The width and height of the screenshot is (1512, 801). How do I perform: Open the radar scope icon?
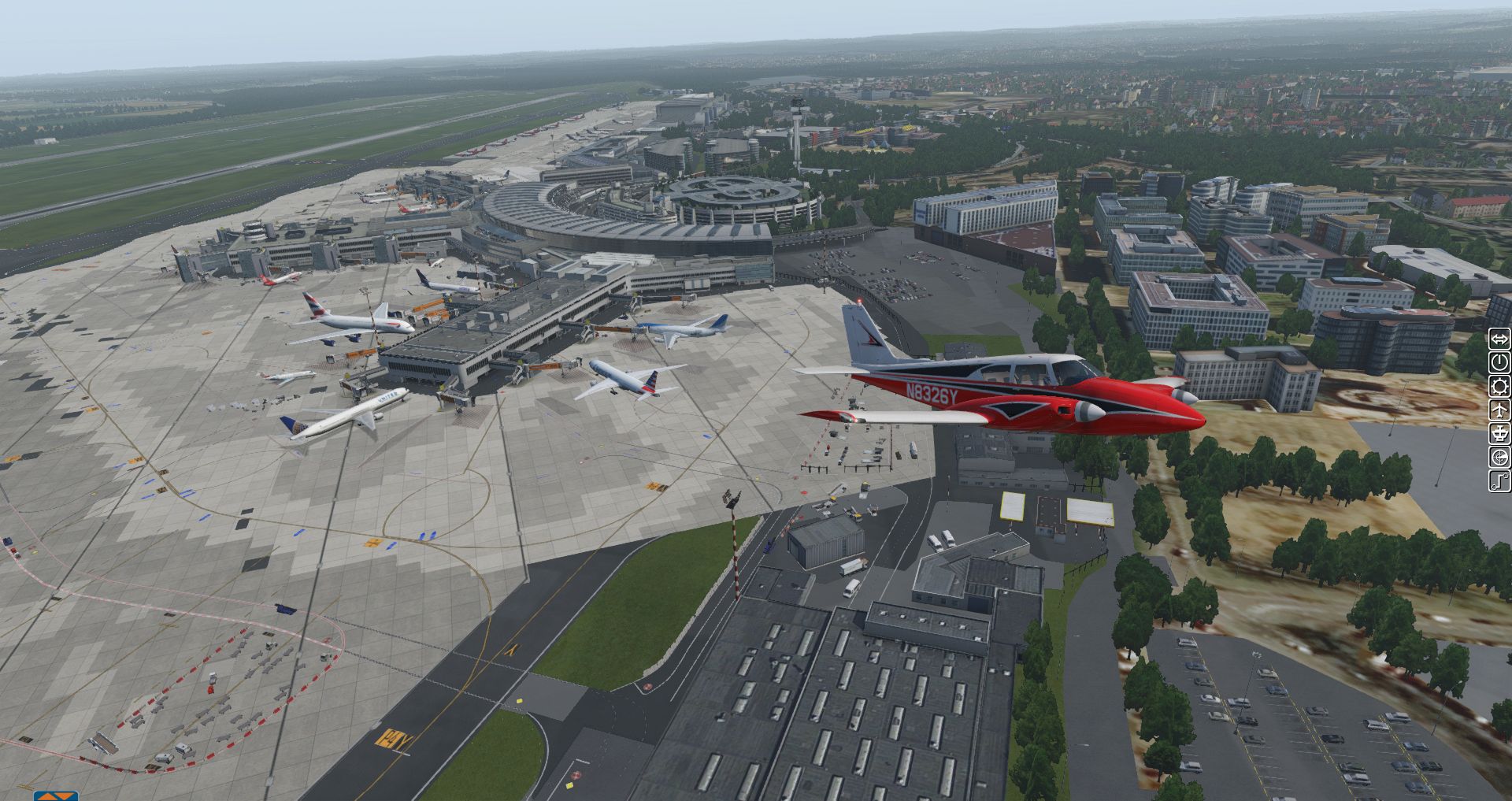pos(1499,458)
